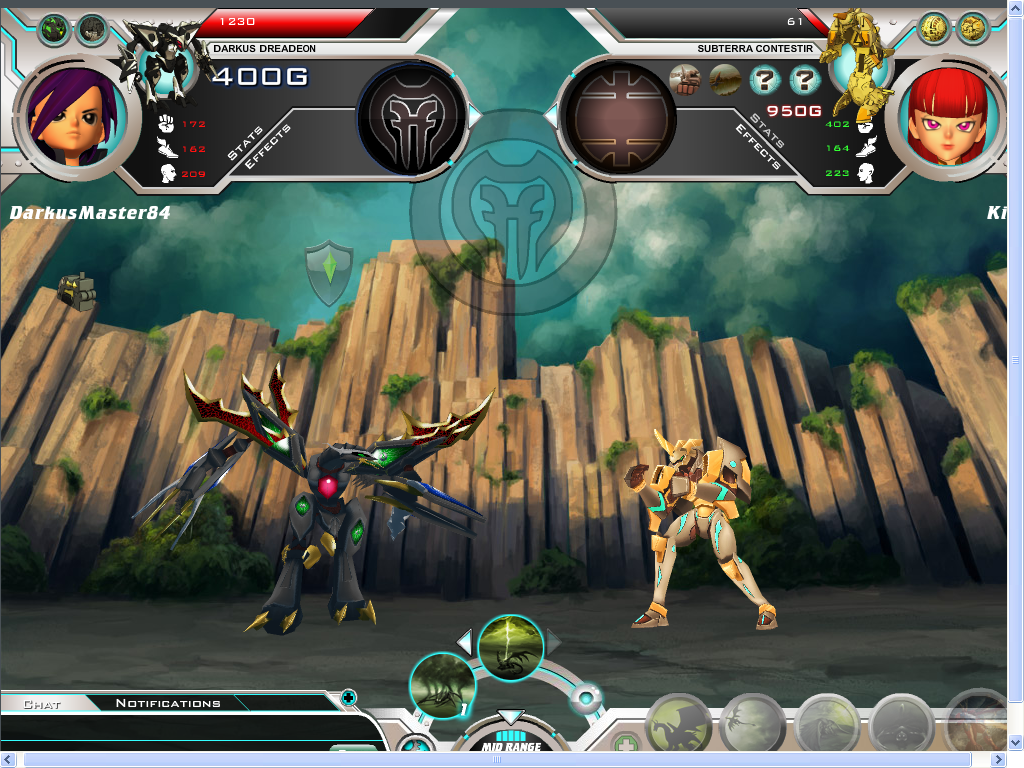
Task: Click the green plus button by card tray
Action: coord(626,745)
